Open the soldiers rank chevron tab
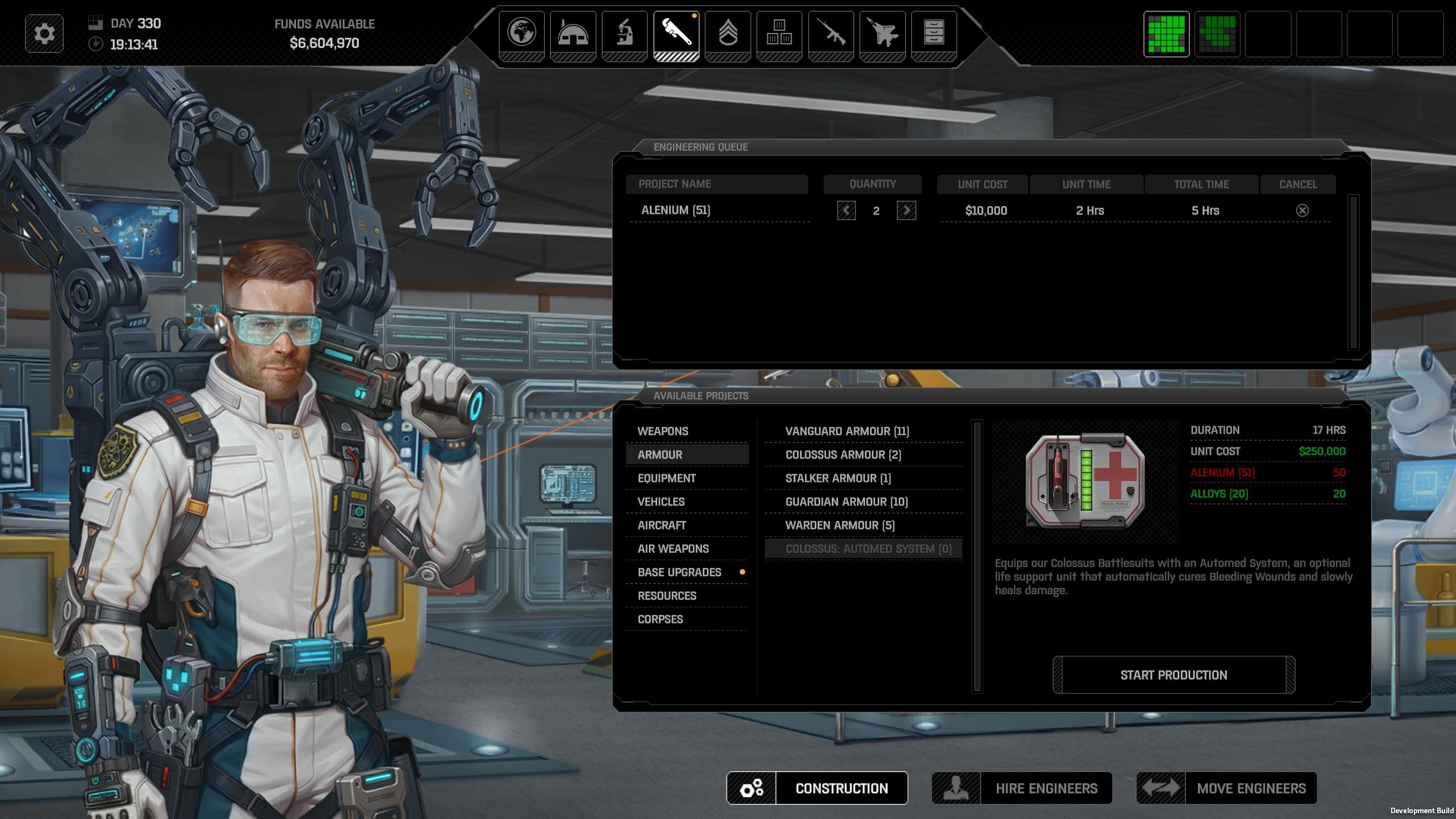The height and width of the screenshot is (819, 1456). [x=728, y=33]
